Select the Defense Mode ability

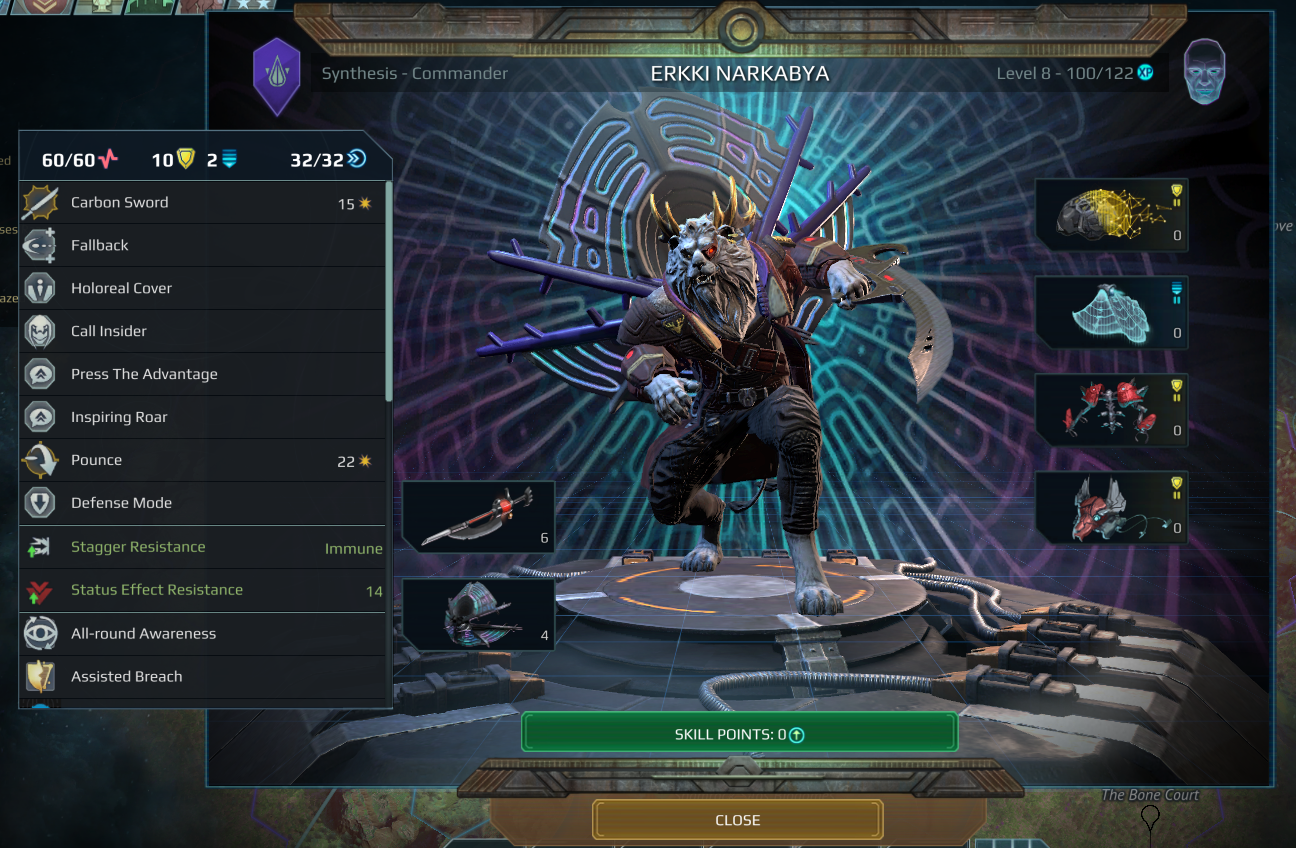point(200,504)
